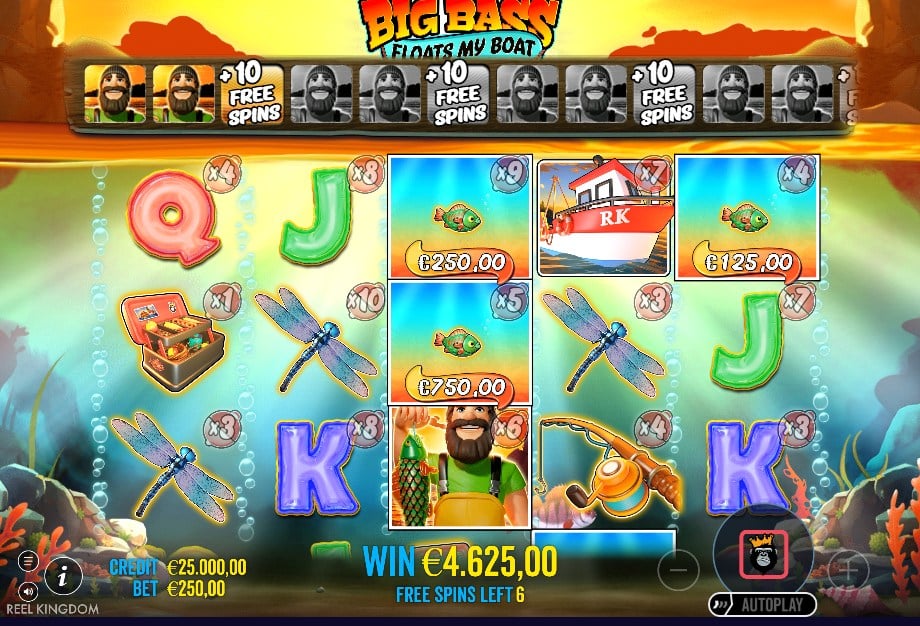The image size is (920, 626).
Task: Decrease the bet with the minus button
Action: tap(677, 569)
